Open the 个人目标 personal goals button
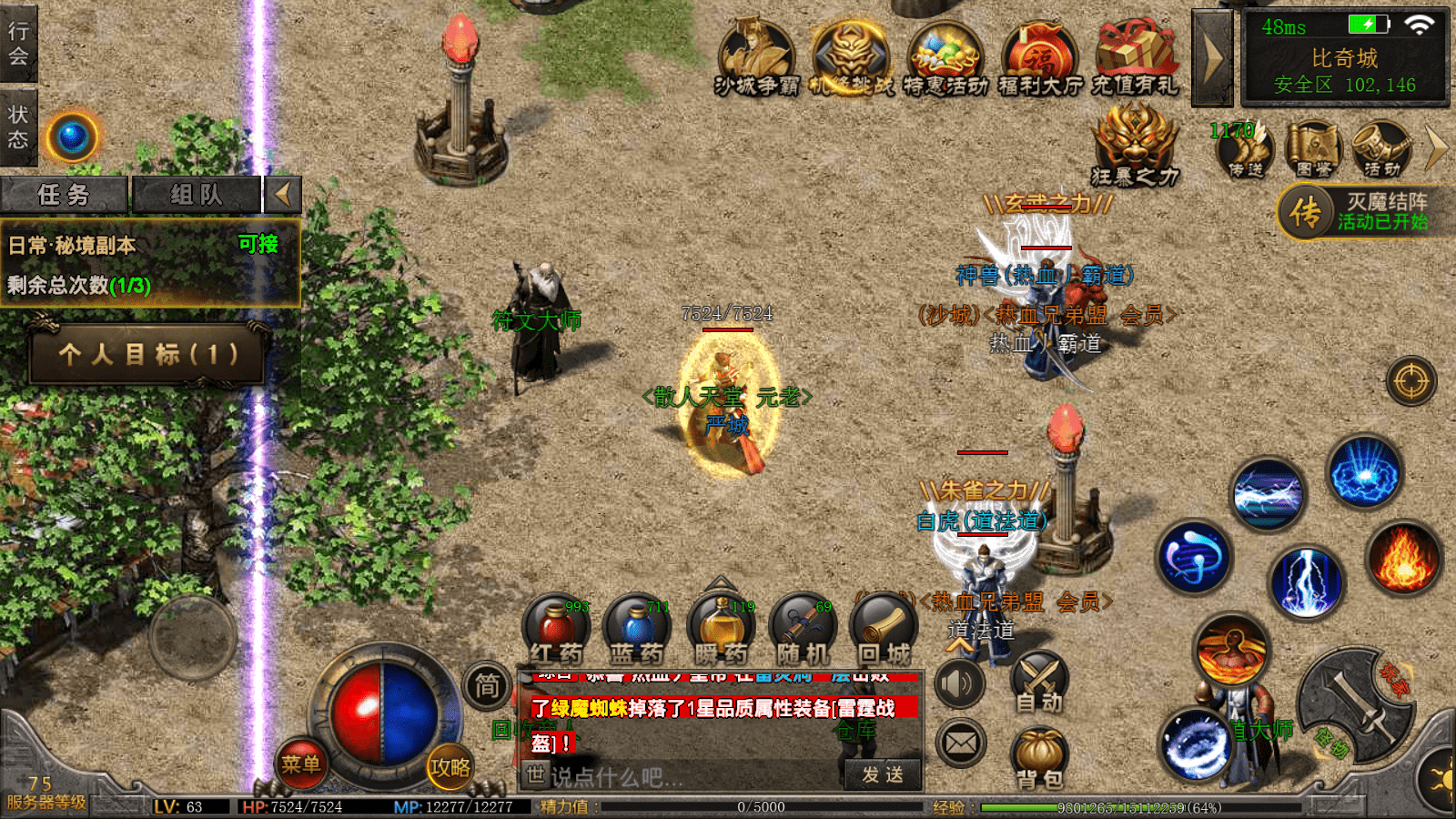Screen dimensions: 1456x819 pyautogui.click(x=148, y=354)
